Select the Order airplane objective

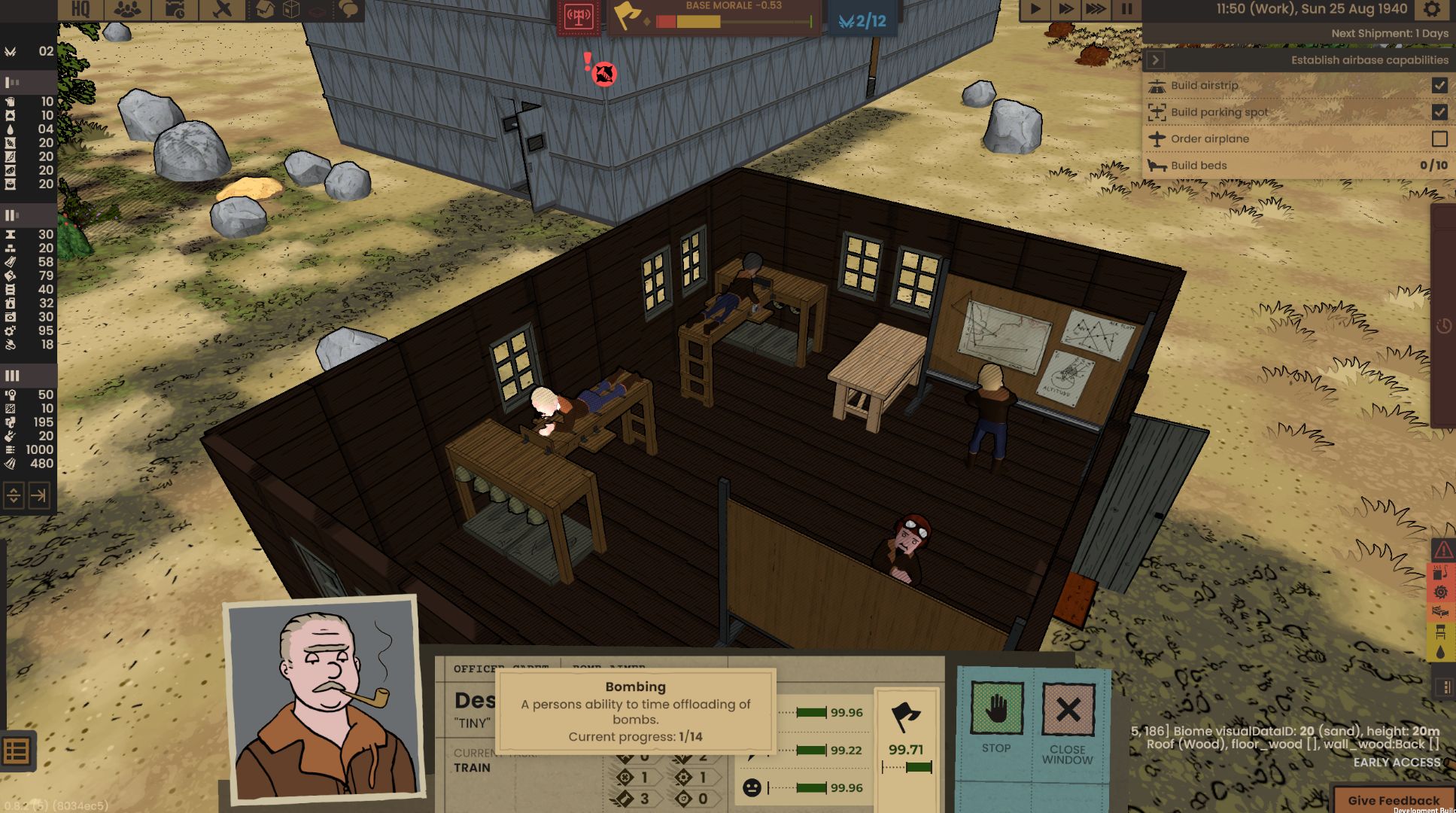click(x=1210, y=139)
